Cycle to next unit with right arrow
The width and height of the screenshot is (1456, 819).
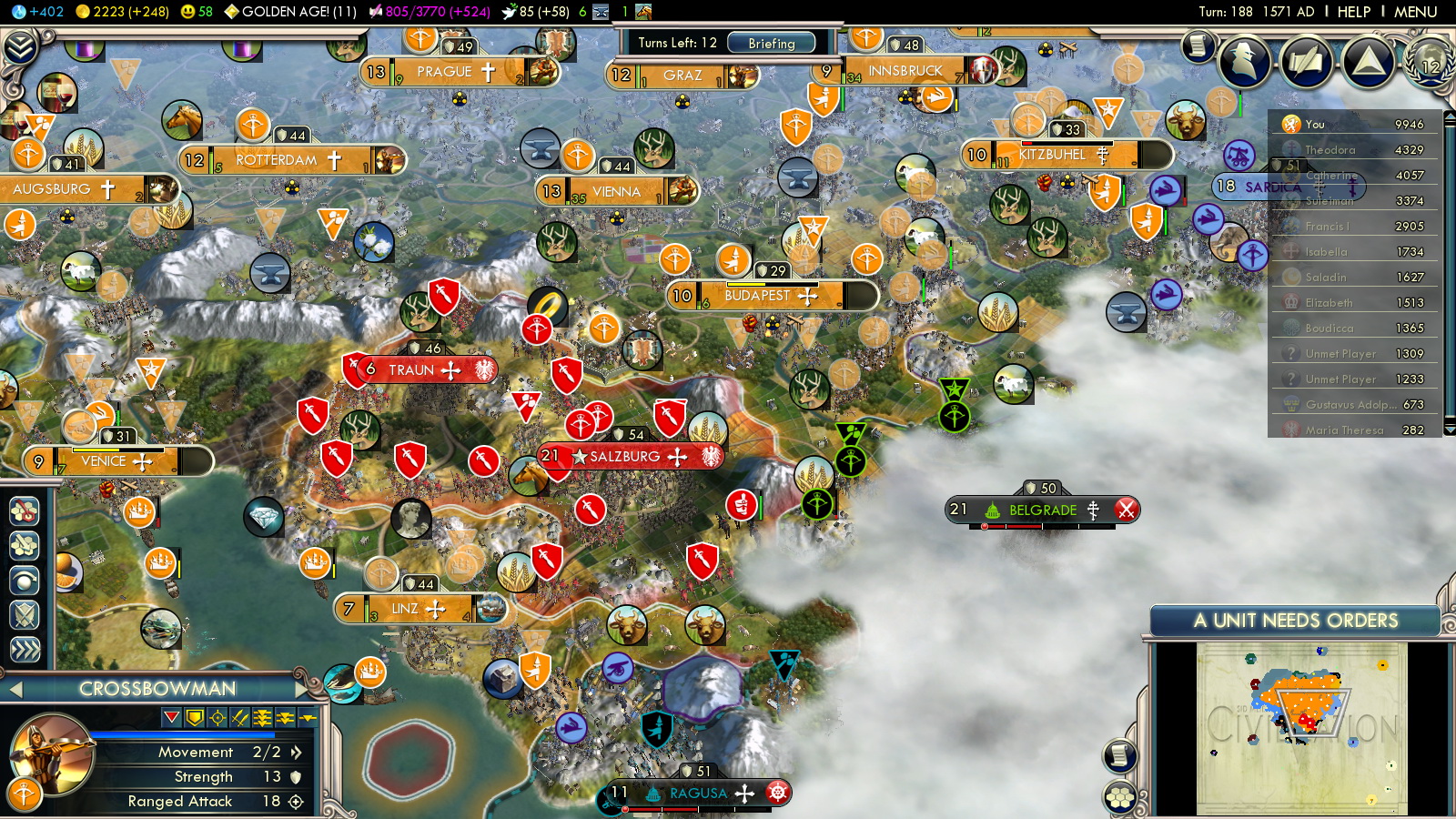pyautogui.click(x=302, y=689)
